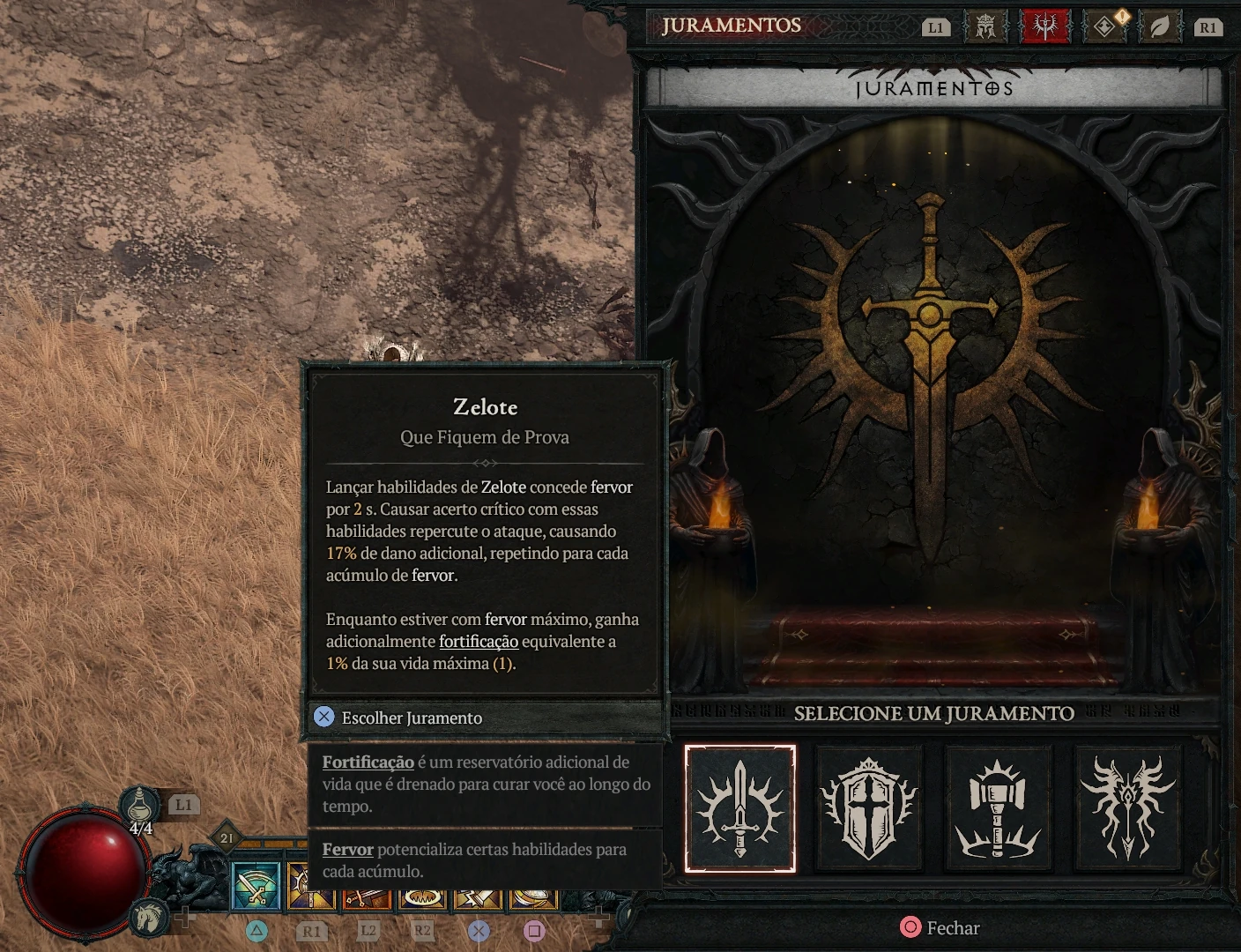The height and width of the screenshot is (952, 1241).
Task: Open the diamond icon with exclamation notification
Action: tap(1103, 26)
